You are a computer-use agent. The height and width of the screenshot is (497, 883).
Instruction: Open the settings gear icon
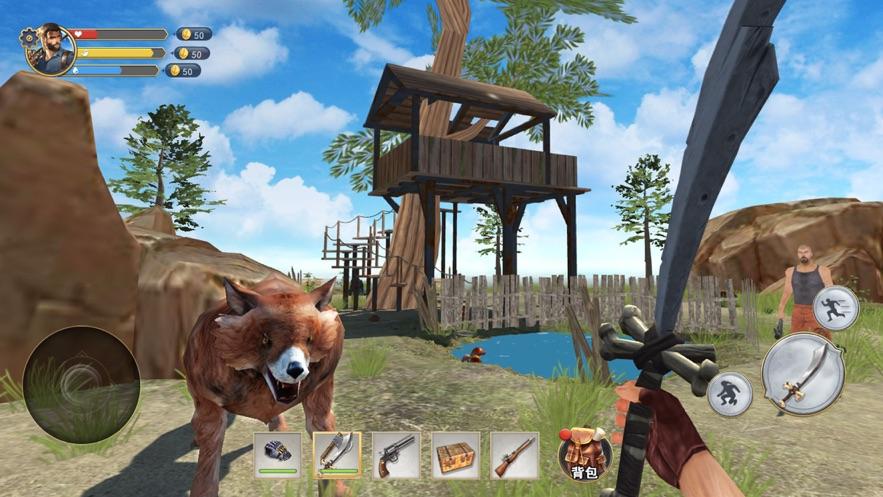pos(29,37)
